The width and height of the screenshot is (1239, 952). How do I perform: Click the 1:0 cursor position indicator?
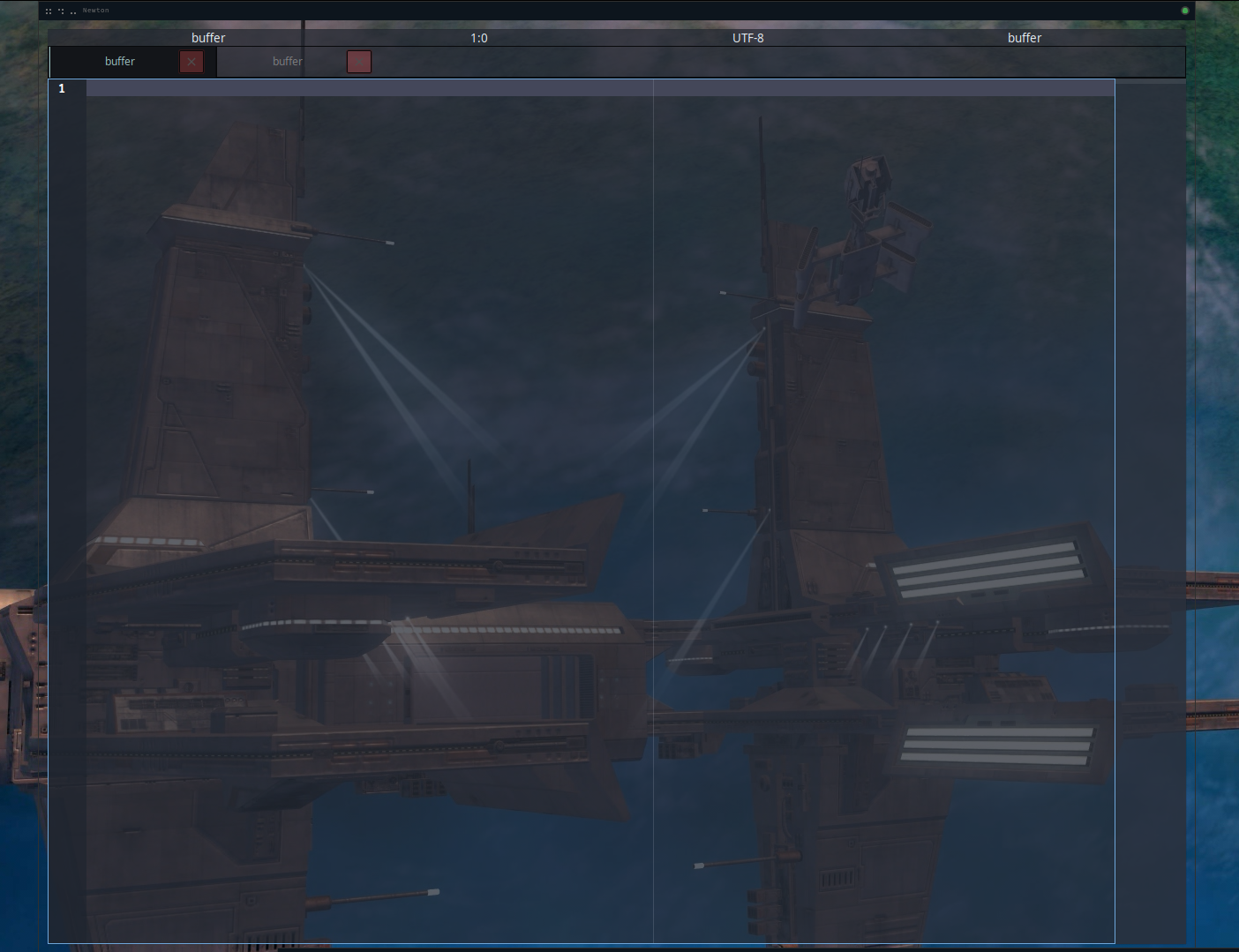pos(477,38)
